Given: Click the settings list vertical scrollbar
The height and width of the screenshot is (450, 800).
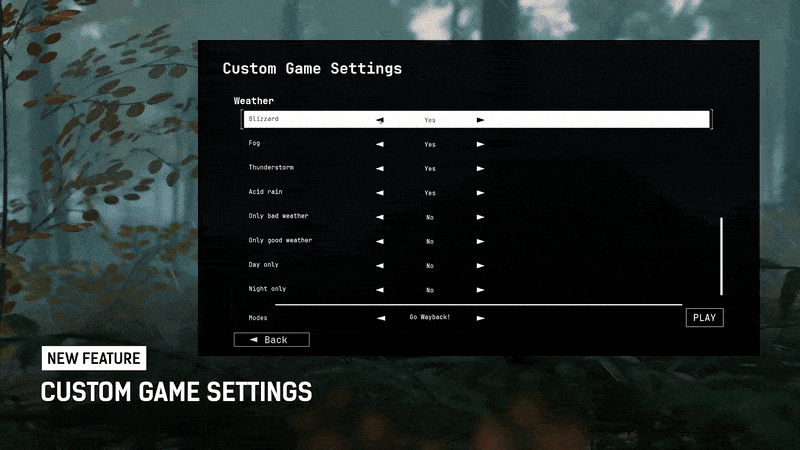Looking at the screenshot, I should coord(721,256).
